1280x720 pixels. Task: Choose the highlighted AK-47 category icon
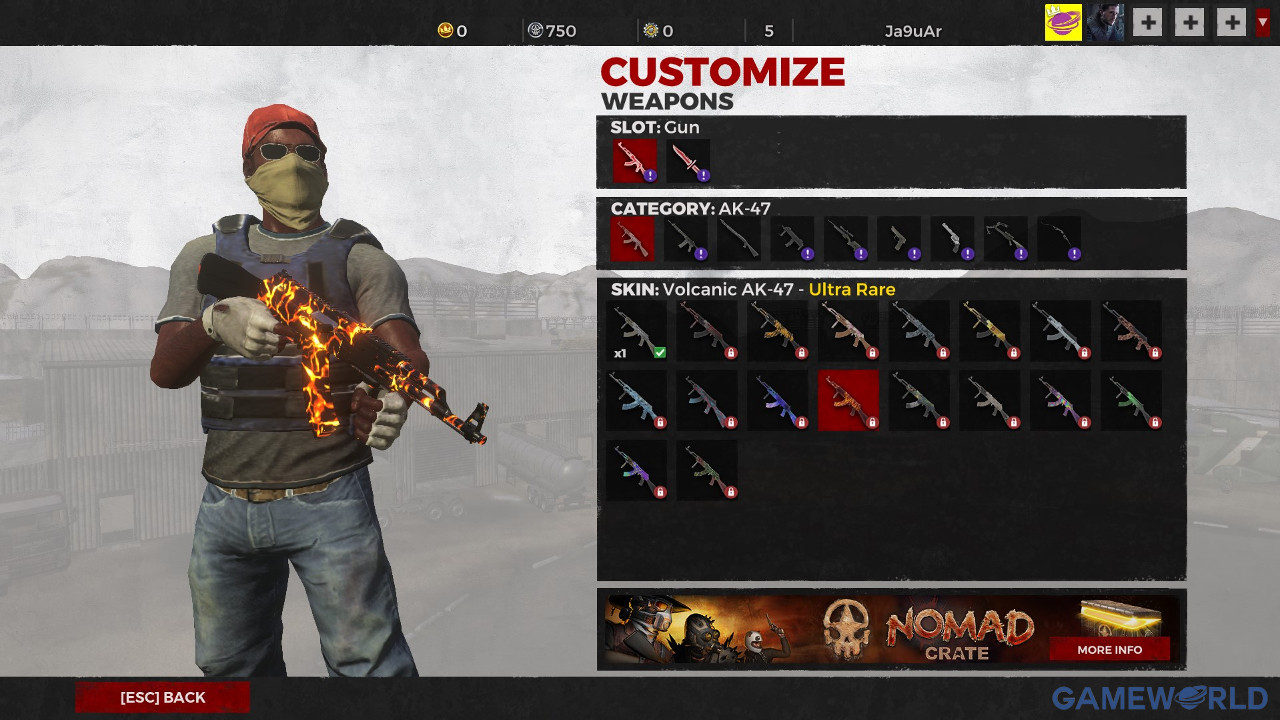pyautogui.click(x=632, y=239)
